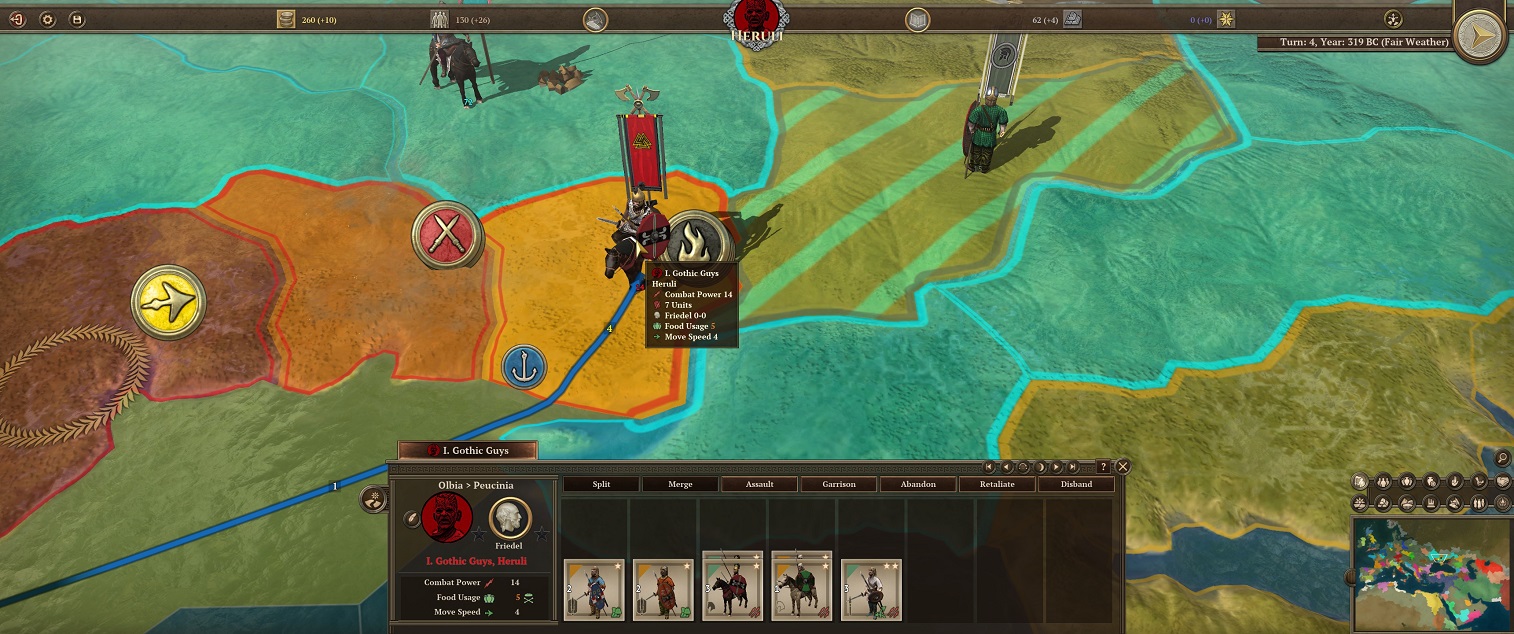Save the game via the floppy disk icon
Image resolution: width=1514 pixels, height=634 pixels.
(78, 19)
